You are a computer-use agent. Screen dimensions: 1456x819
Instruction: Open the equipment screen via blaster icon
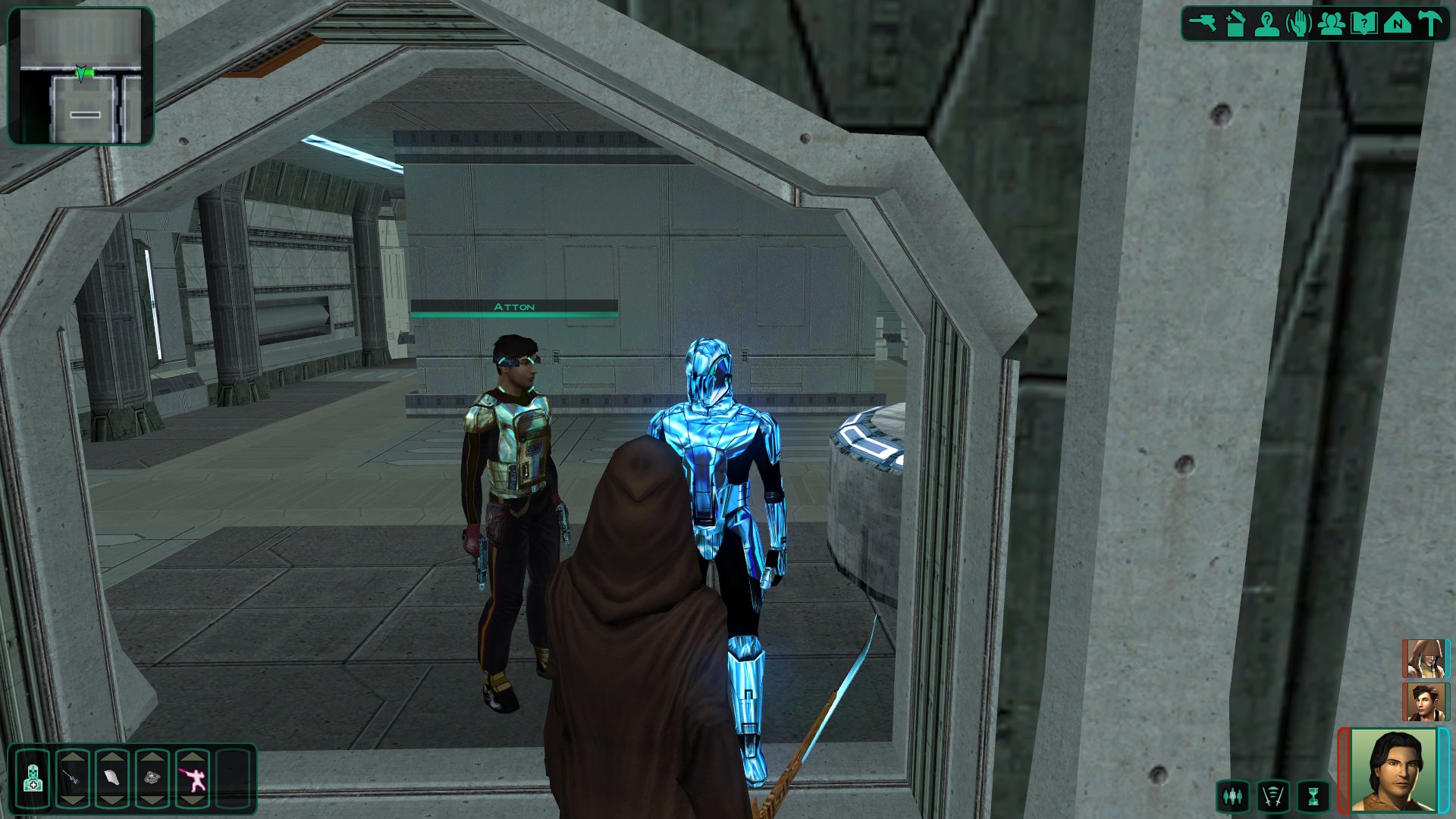(1202, 24)
